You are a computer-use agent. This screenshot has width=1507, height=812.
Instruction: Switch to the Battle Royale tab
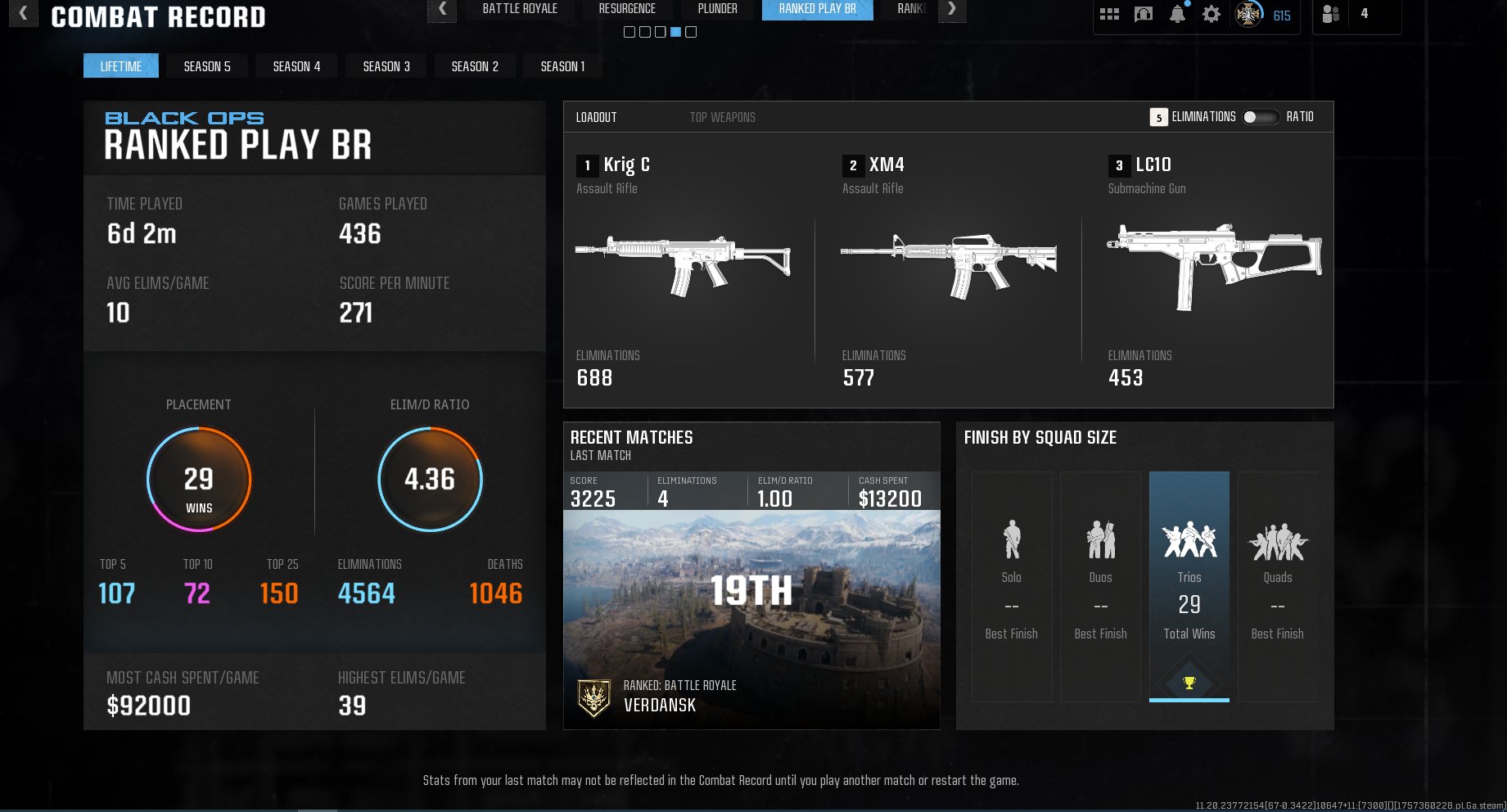click(x=520, y=9)
